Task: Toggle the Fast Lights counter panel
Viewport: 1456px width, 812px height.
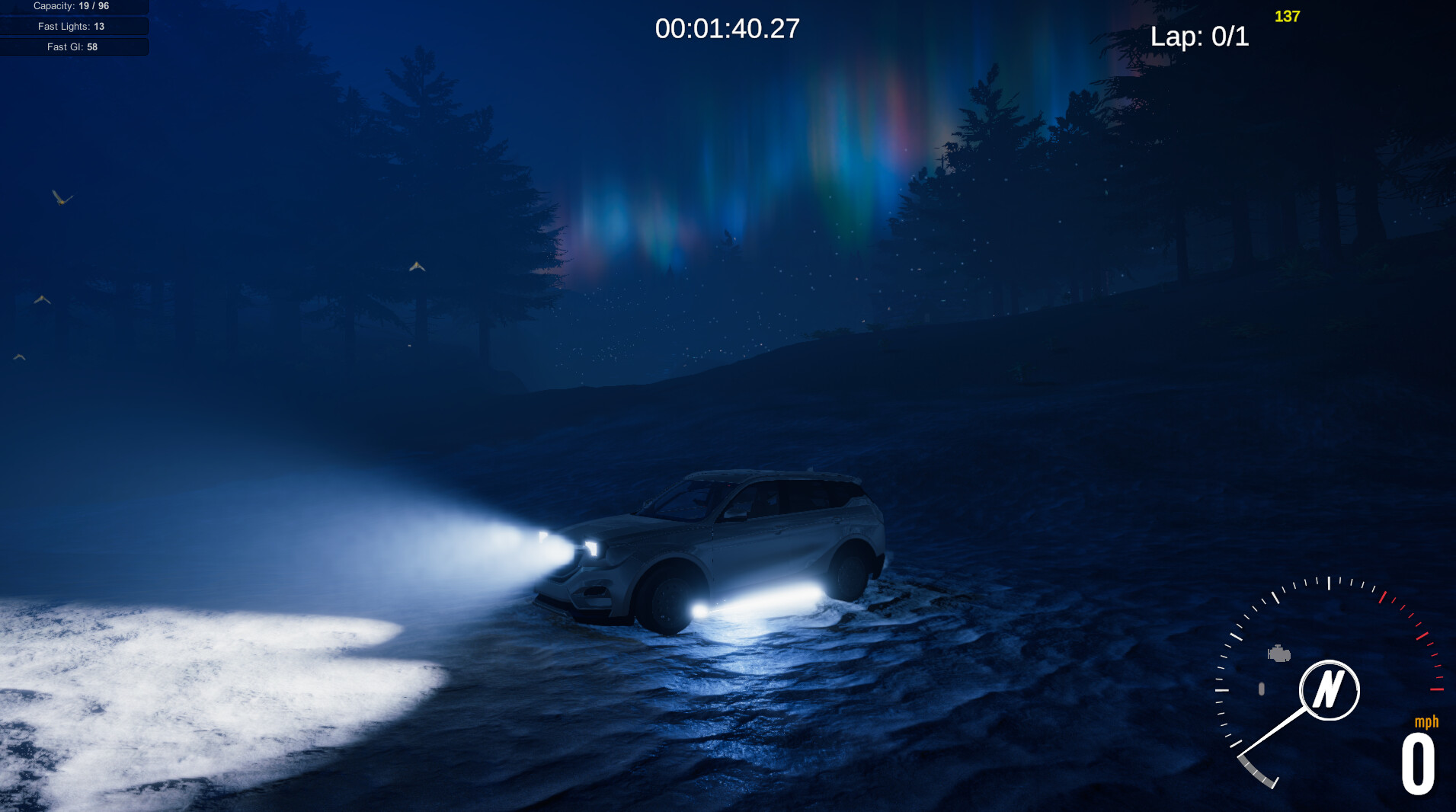Action: pos(73,25)
